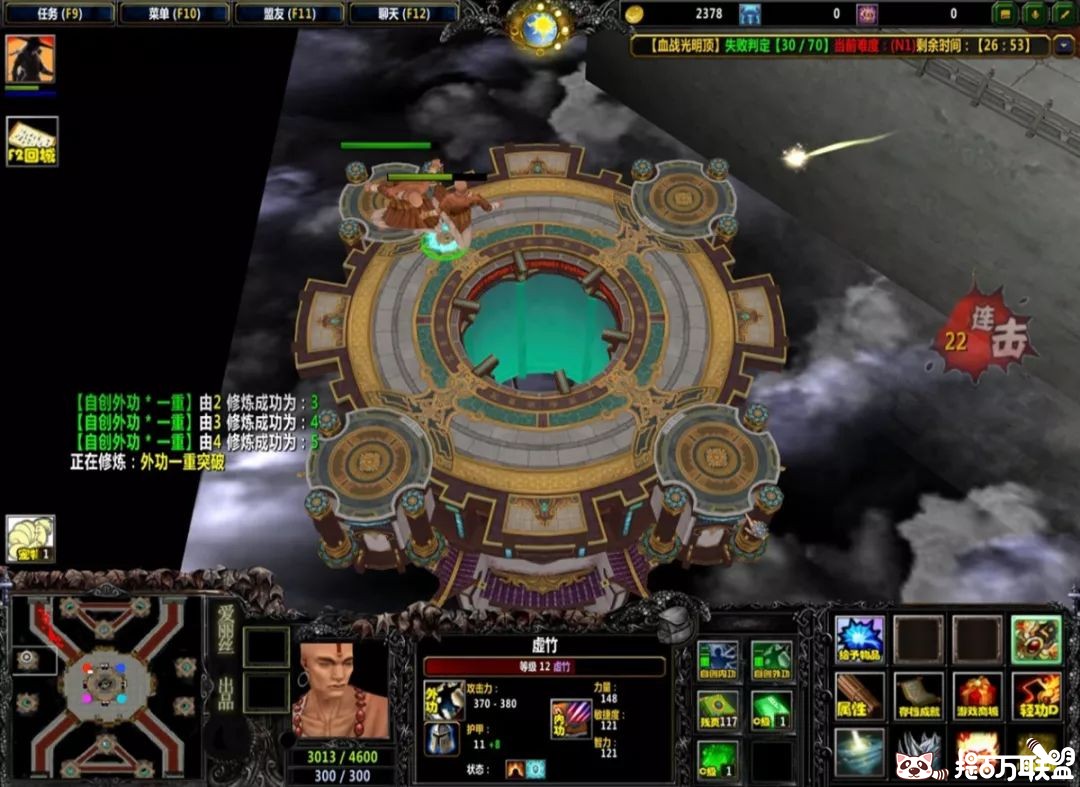Activate the 轻功D lightness skill

coord(1036,695)
